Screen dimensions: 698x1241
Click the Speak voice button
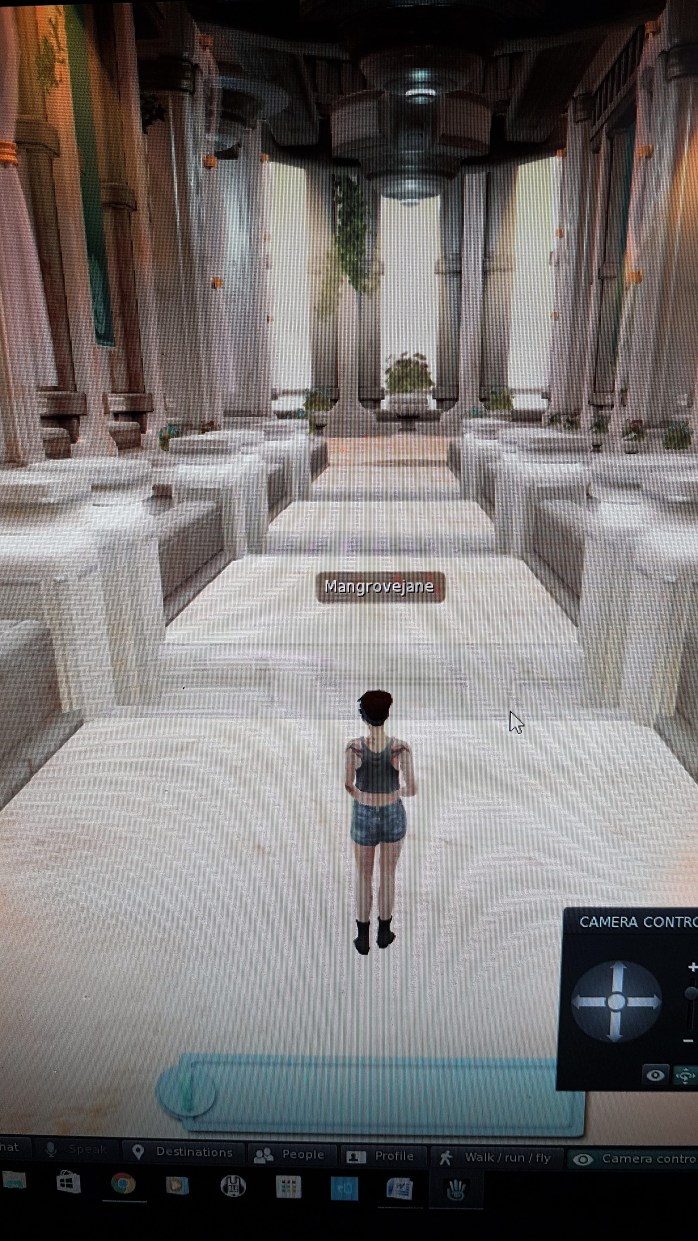[x=76, y=1150]
